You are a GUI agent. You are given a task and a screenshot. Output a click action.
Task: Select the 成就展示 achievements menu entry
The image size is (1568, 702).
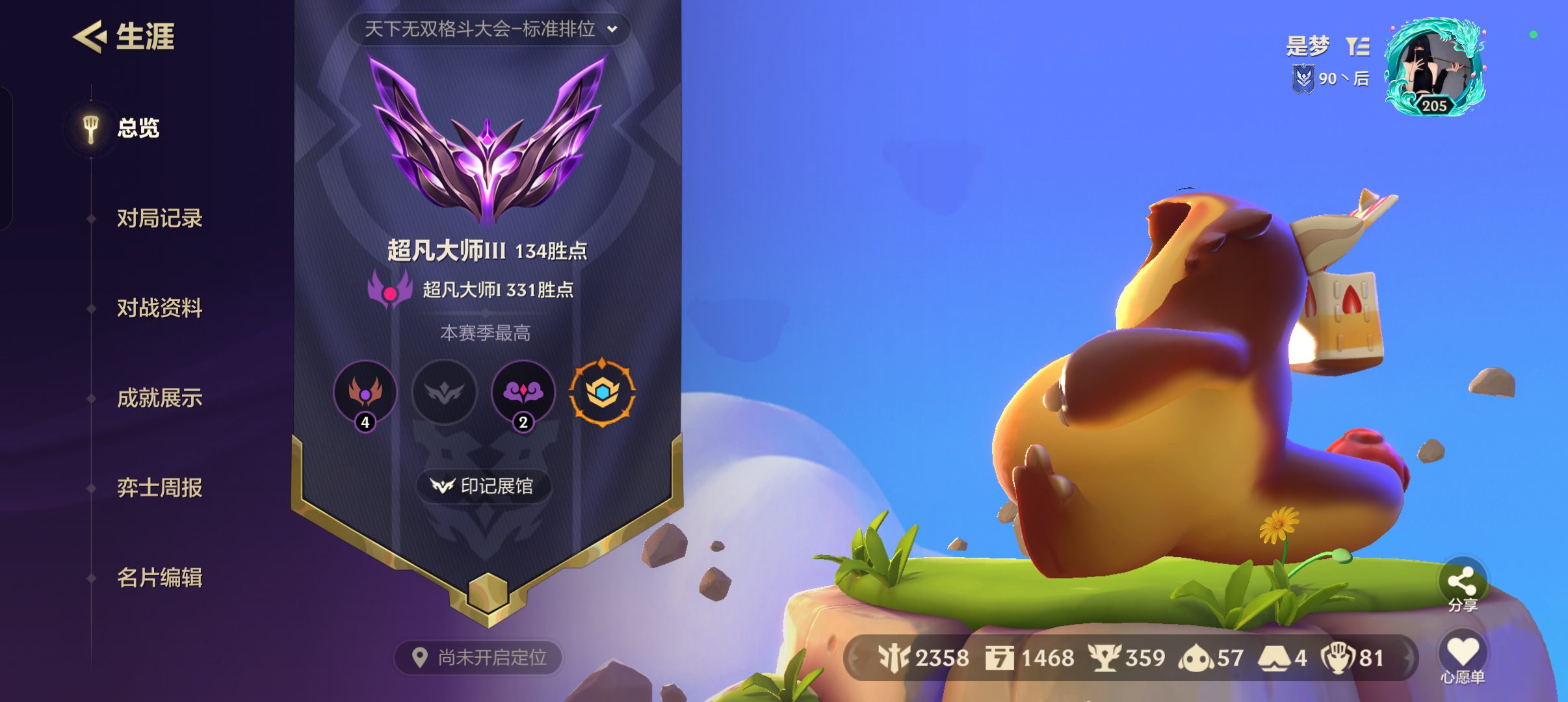point(159,399)
